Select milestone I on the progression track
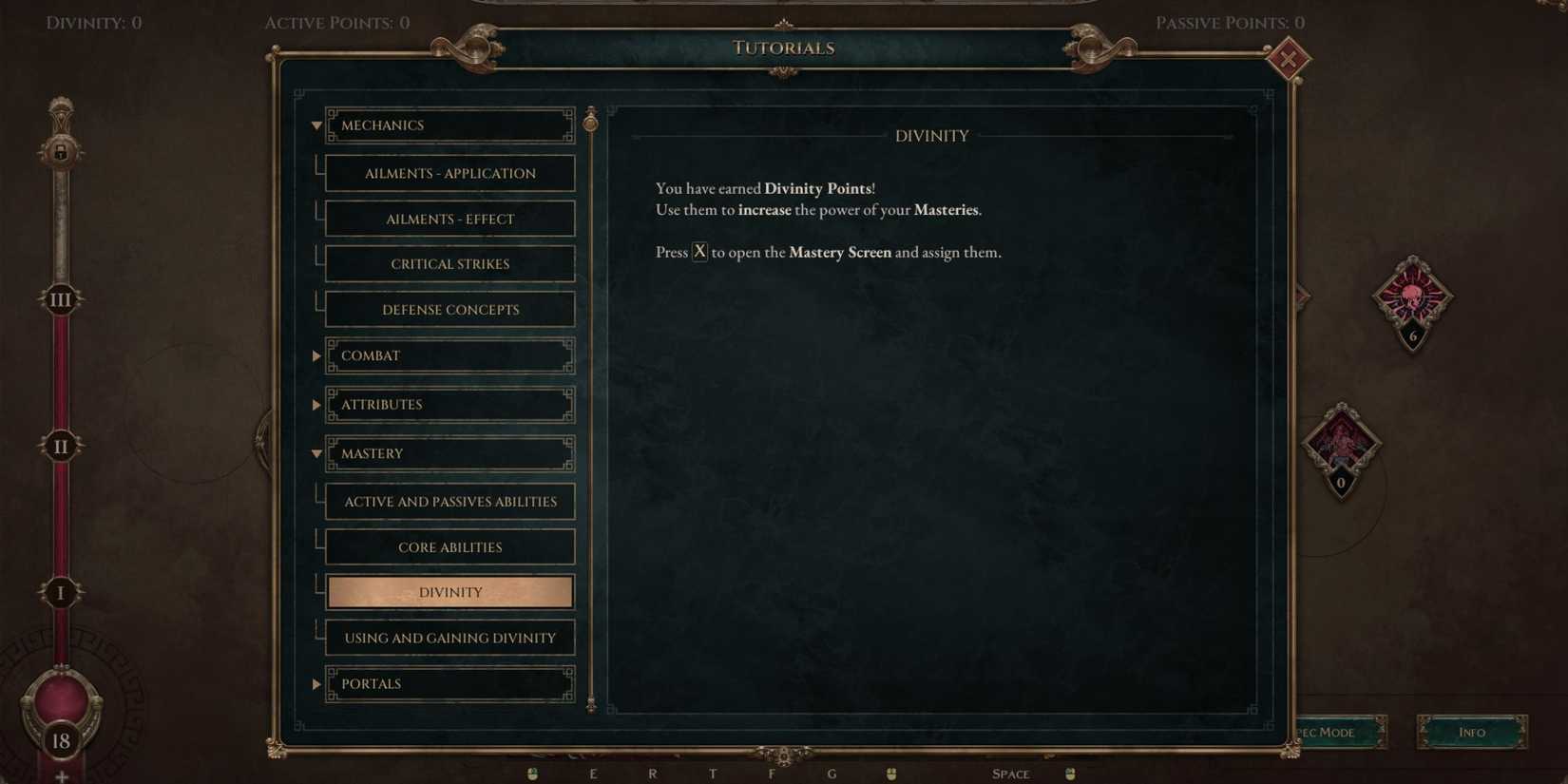The height and width of the screenshot is (784, 1568). (x=60, y=592)
